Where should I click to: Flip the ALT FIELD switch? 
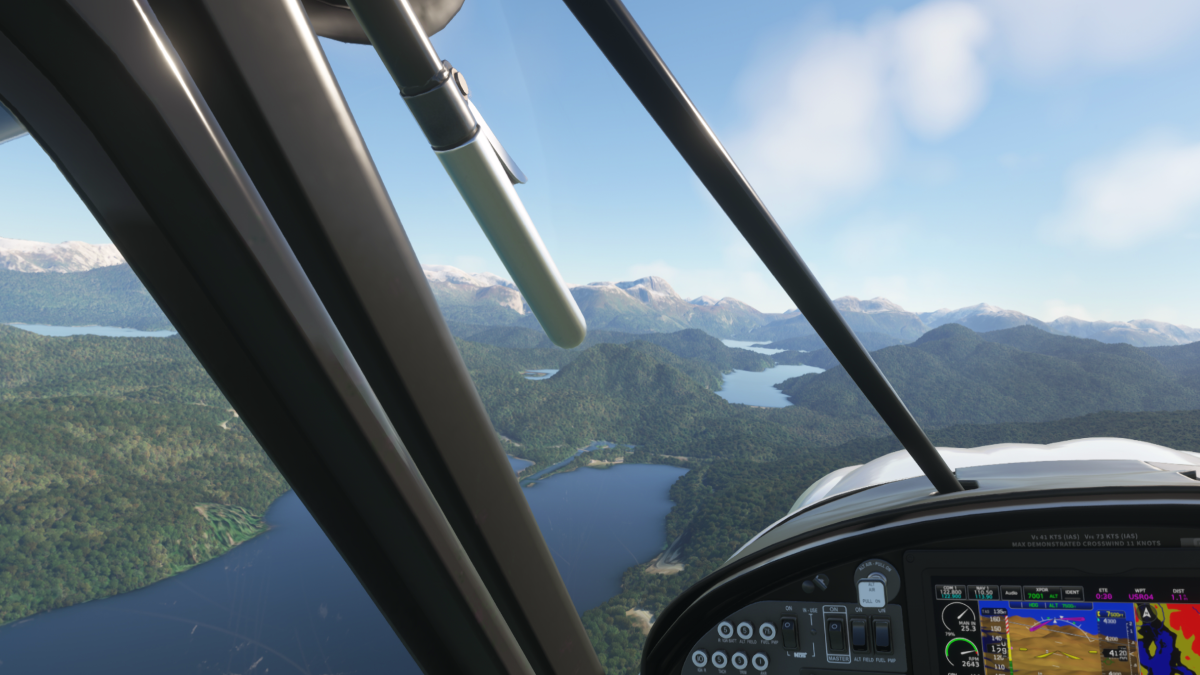[859, 634]
